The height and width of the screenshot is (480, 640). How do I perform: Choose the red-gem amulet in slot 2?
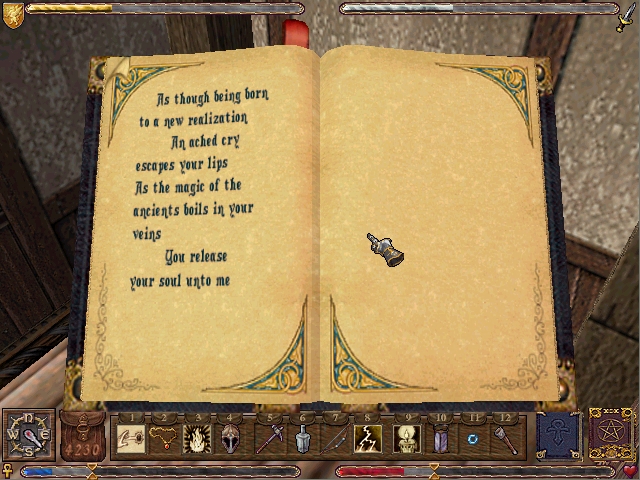coord(163,438)
